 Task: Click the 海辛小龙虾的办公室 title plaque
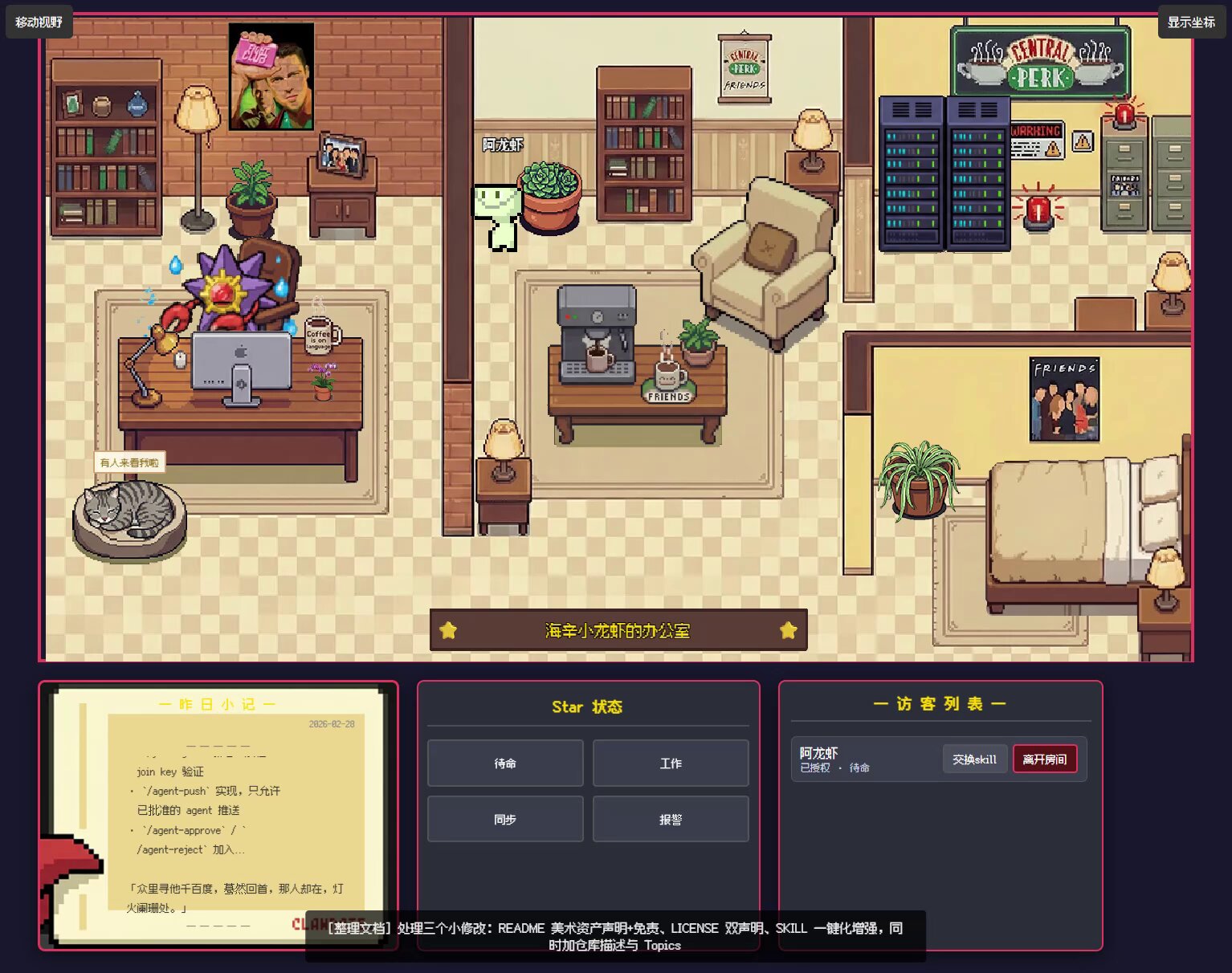click(x=618, y=630)
